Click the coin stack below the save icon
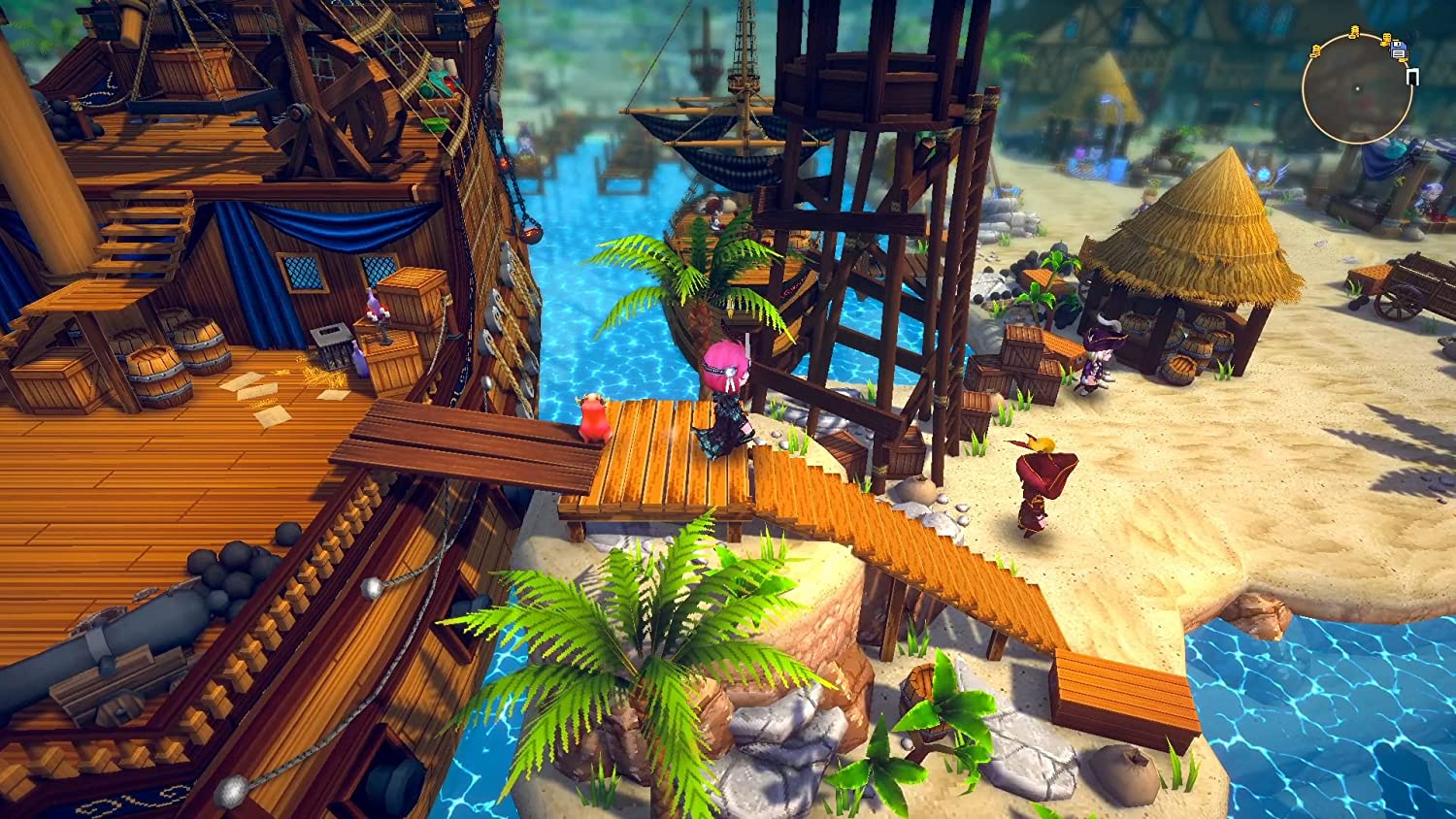The width and height of the screenshot is (1456, 819). coord(1404,59)
